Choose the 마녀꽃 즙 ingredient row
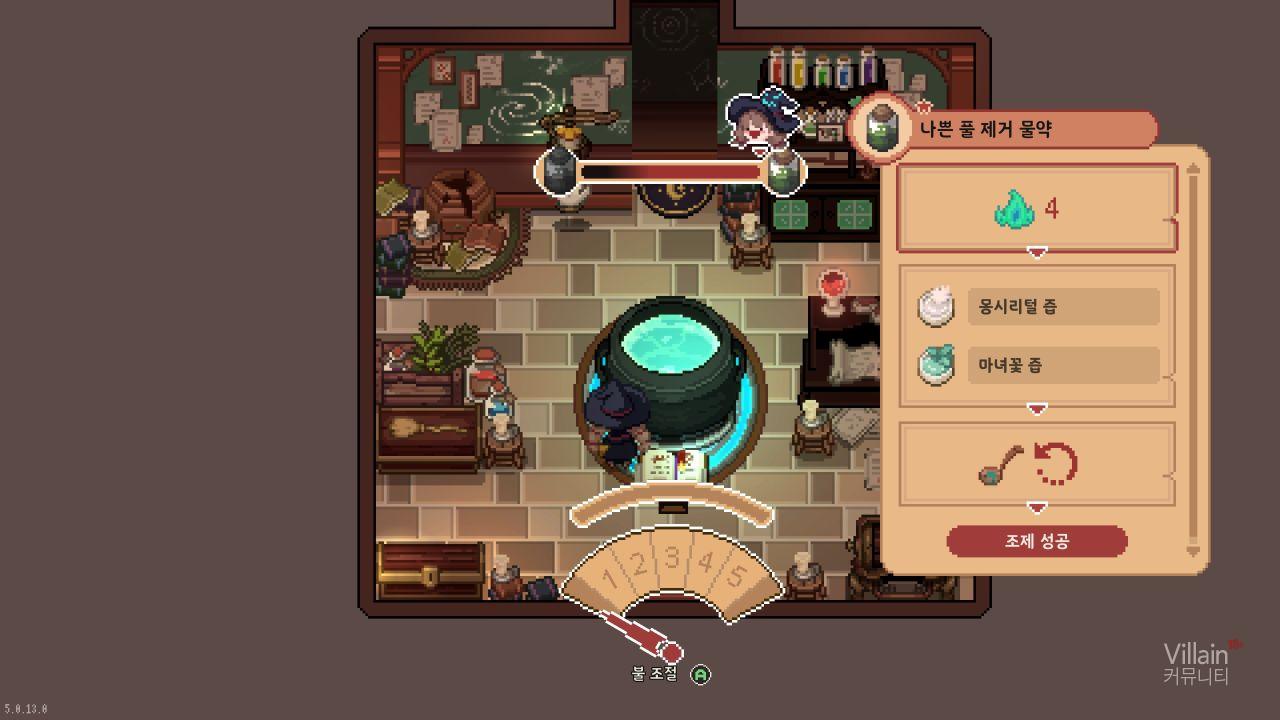This screenshot has height=720, width=1280. tap(1062, 365)
